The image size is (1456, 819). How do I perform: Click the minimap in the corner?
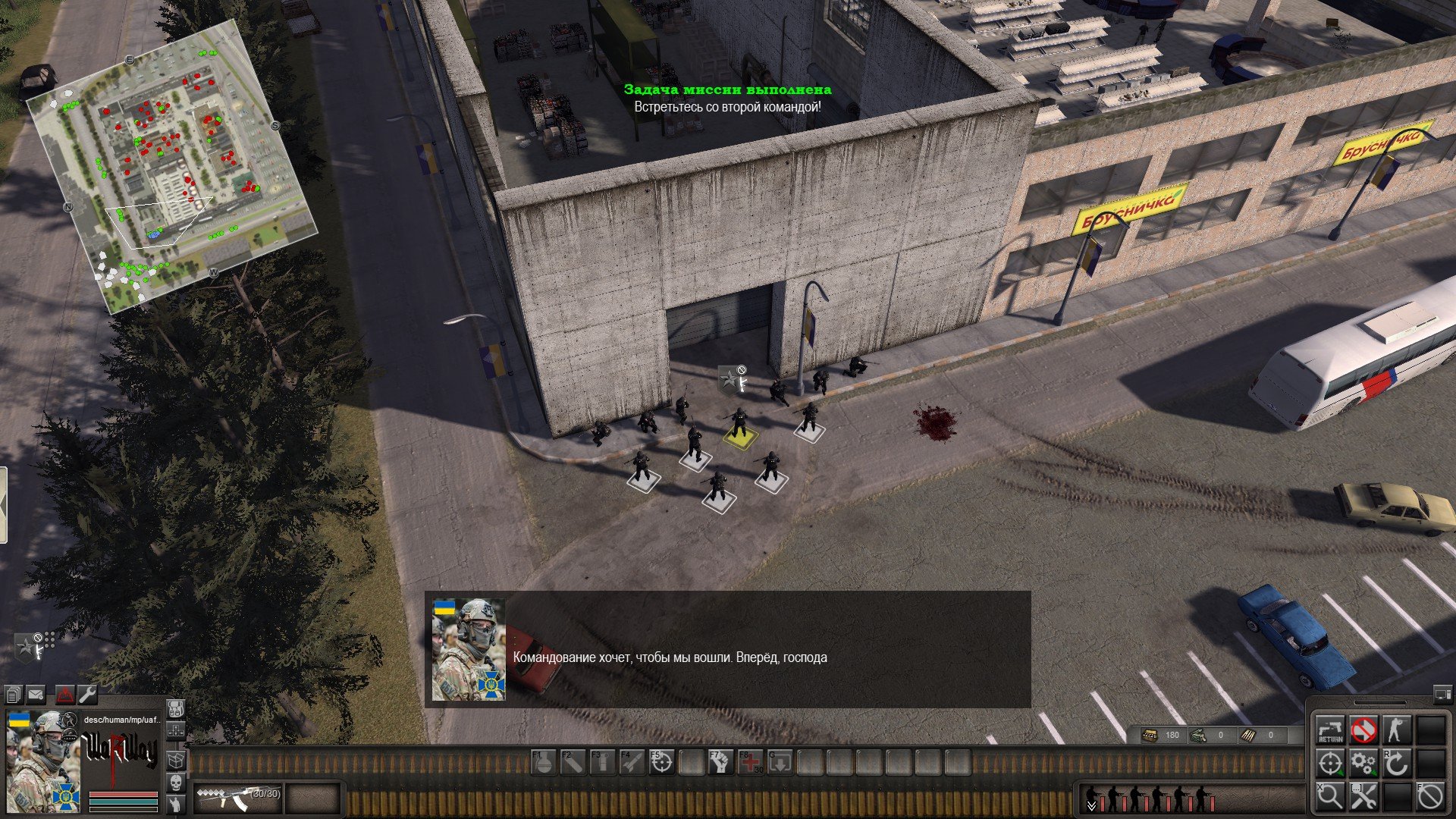[x=171, y=167]
